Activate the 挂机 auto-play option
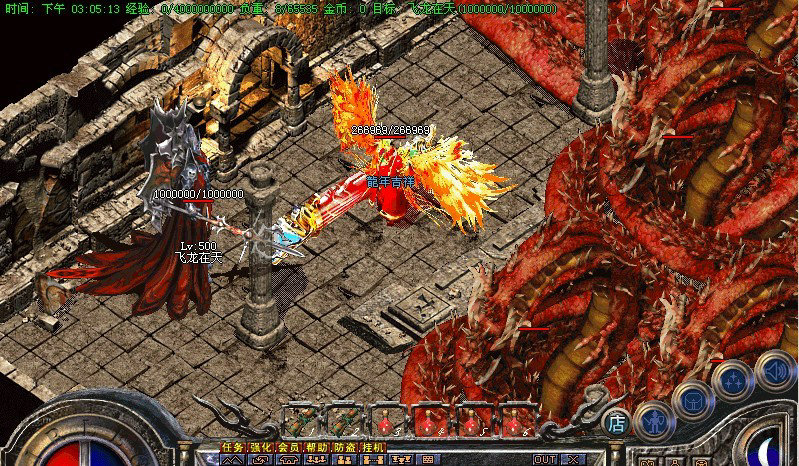Screen dimensions: 799x466 pyautogui.click(x=372, y=447)
